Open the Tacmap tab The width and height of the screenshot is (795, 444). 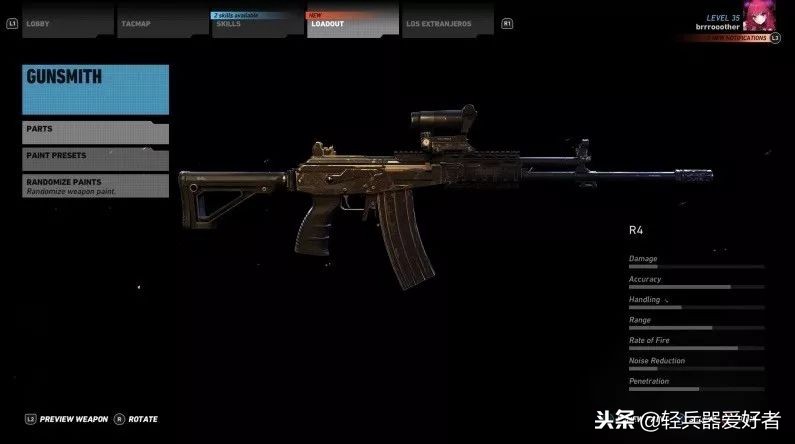tap(161, 22)
